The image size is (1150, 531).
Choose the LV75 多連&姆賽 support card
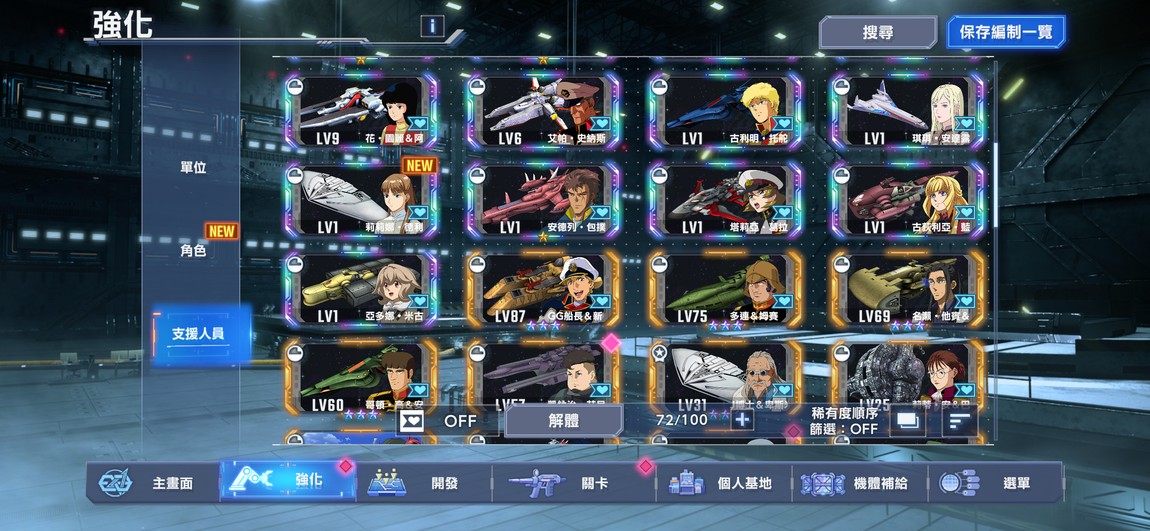[x=725, y=288]
